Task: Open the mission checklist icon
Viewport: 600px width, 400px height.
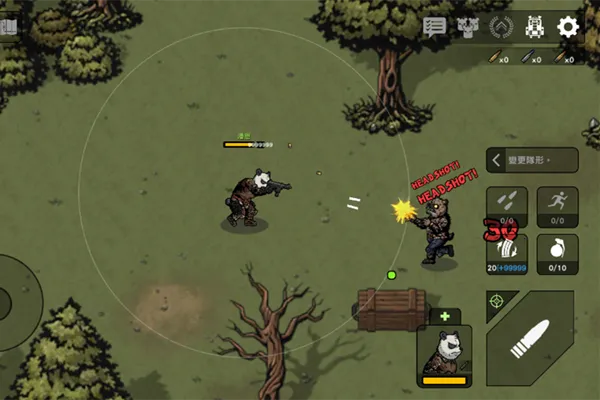Action: (x=434, y=27)
